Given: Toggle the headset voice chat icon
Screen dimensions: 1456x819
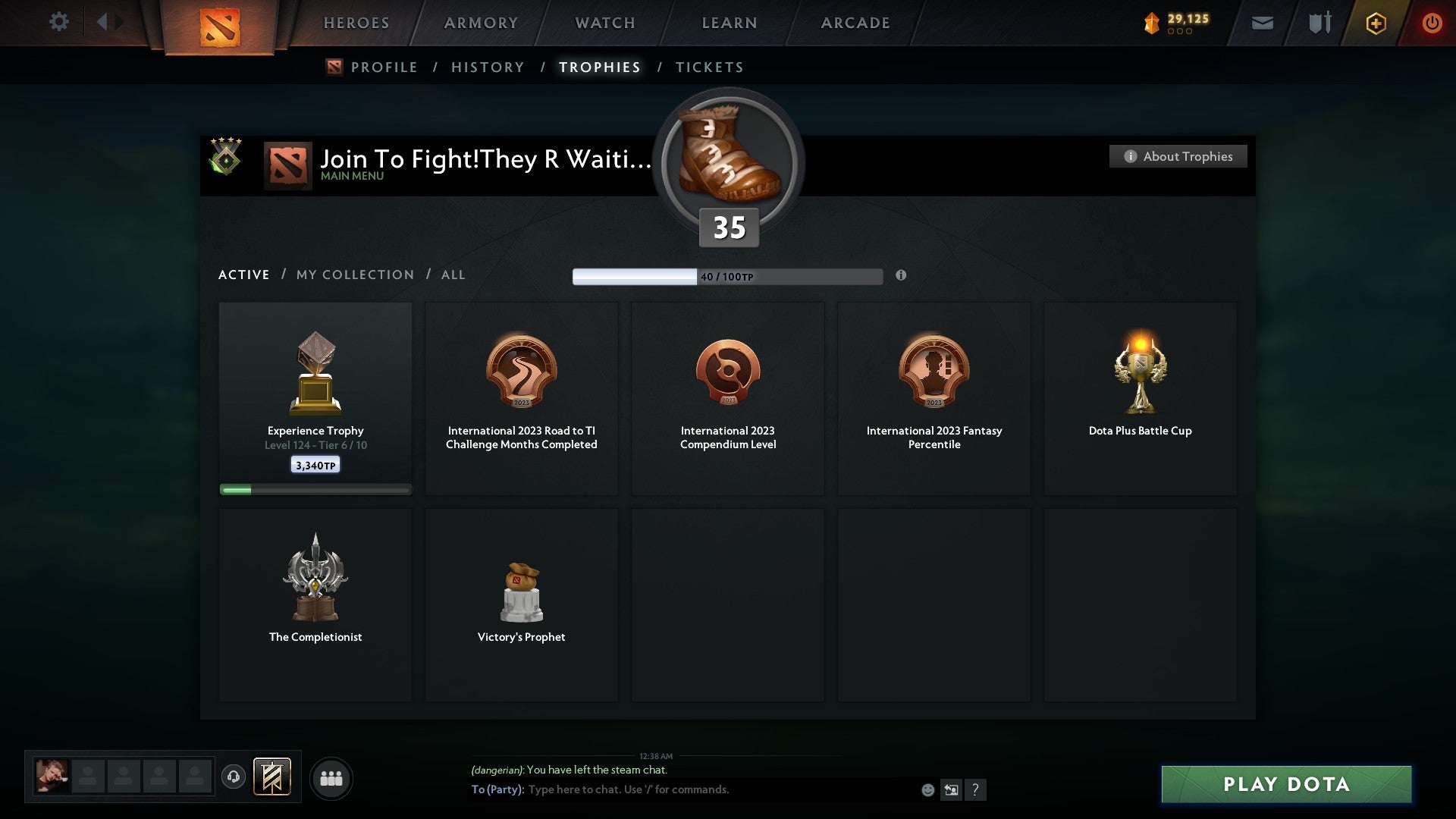Looking at the screenshot, I should pyautogui.click(x=234, y=777).
